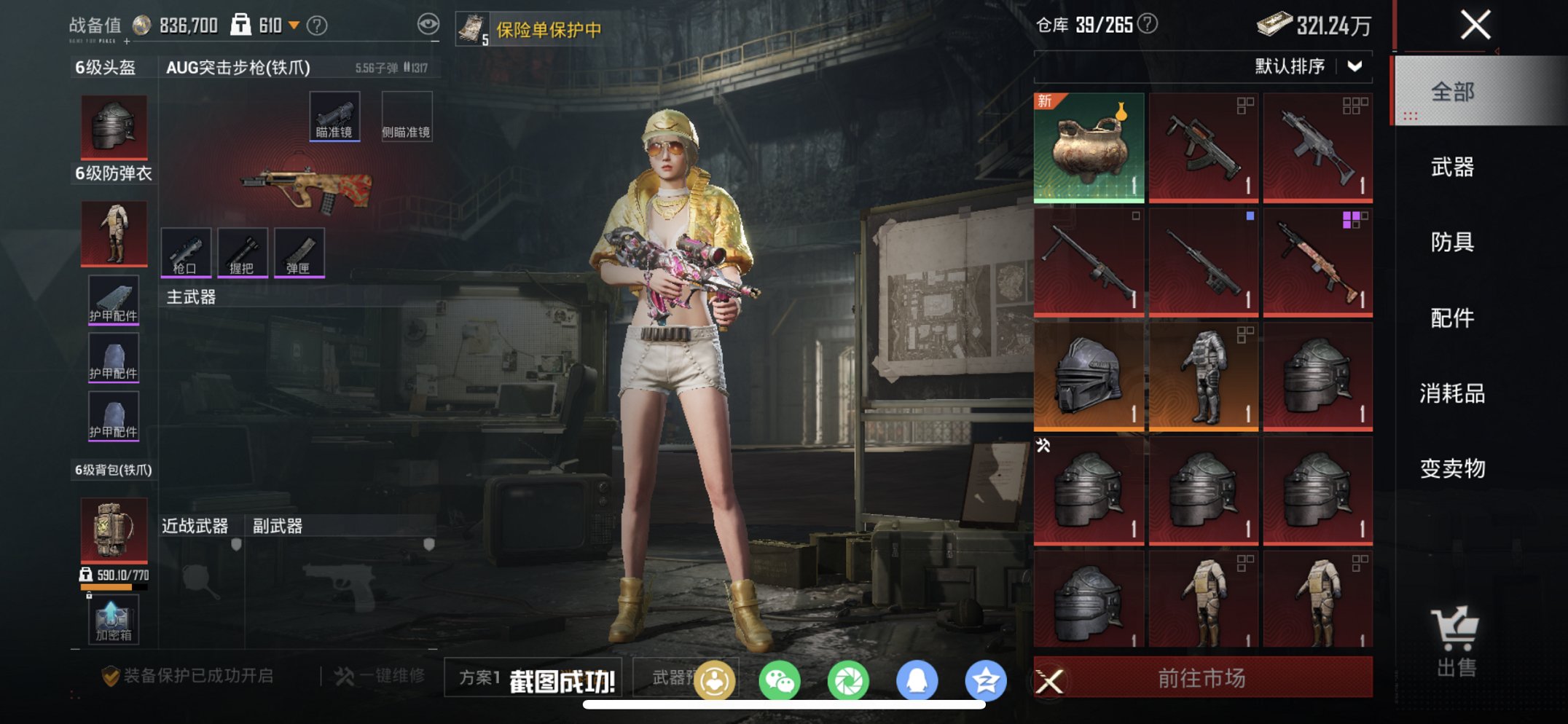Expand the 战备值 plus expander

click(x=125, y=42)
